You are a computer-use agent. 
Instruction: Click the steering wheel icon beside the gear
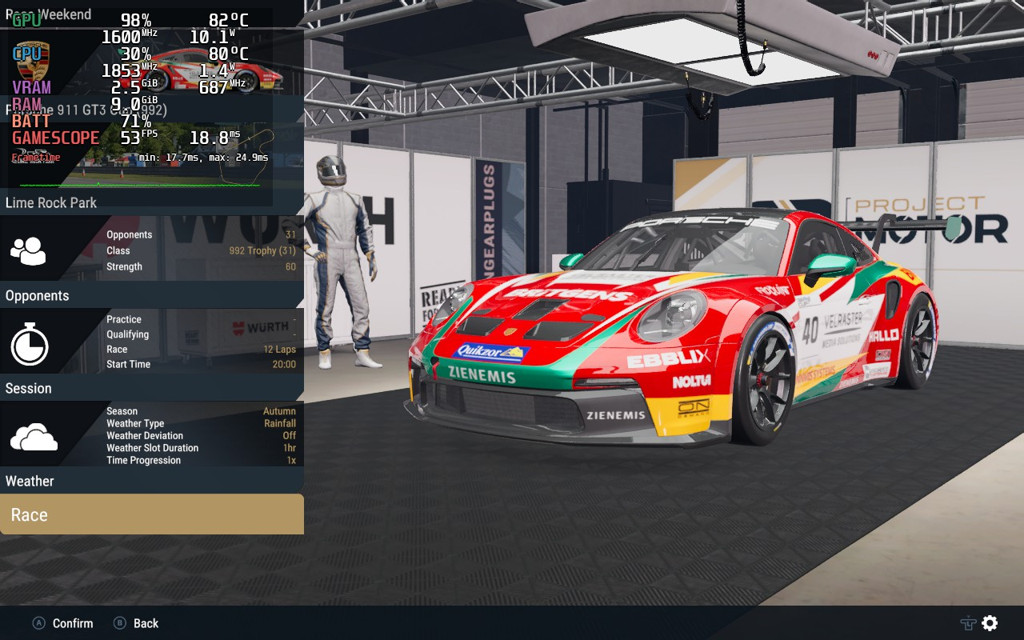[968, 623]
